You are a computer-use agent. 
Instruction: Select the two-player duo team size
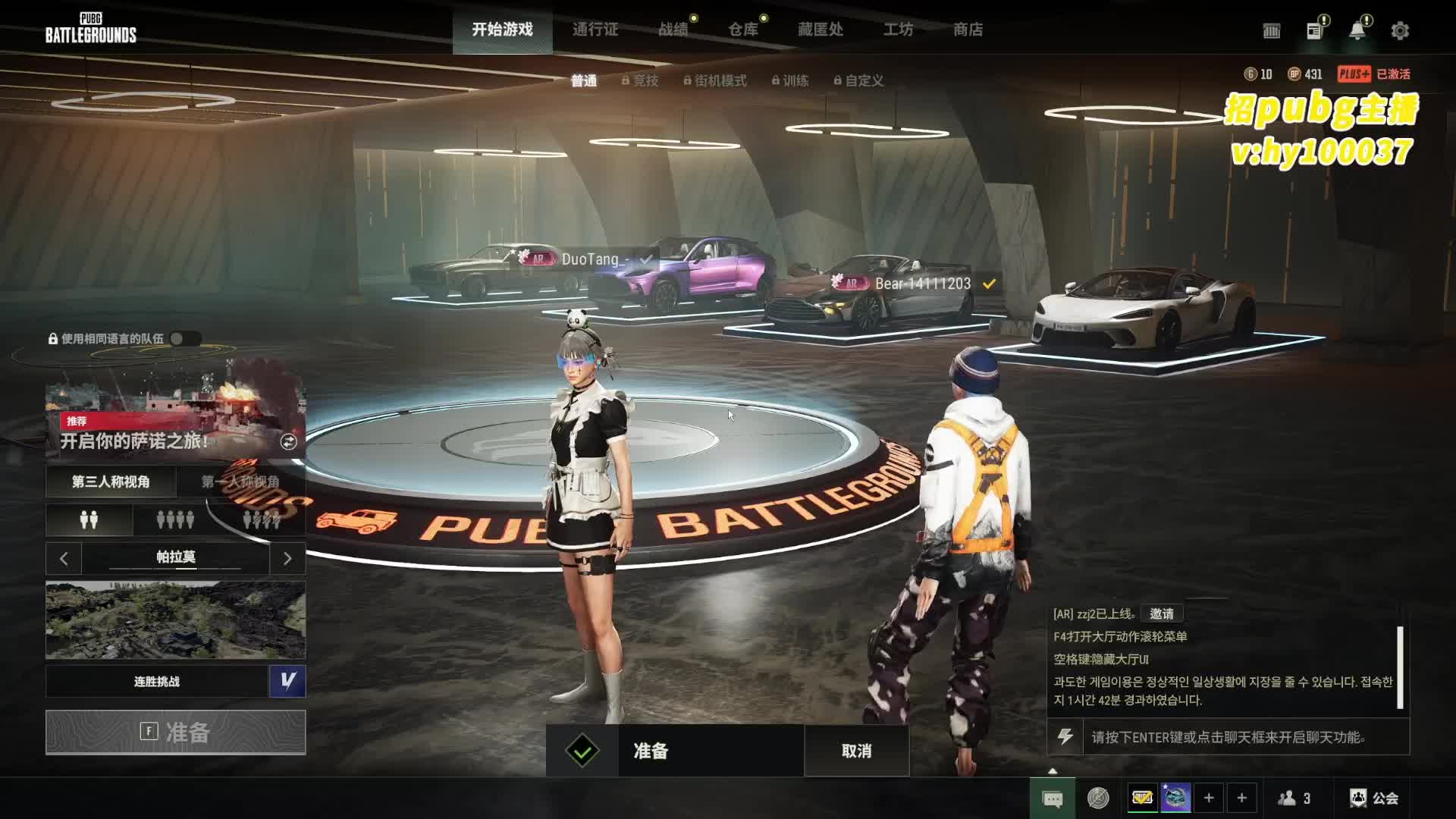(x=89, y=520)
